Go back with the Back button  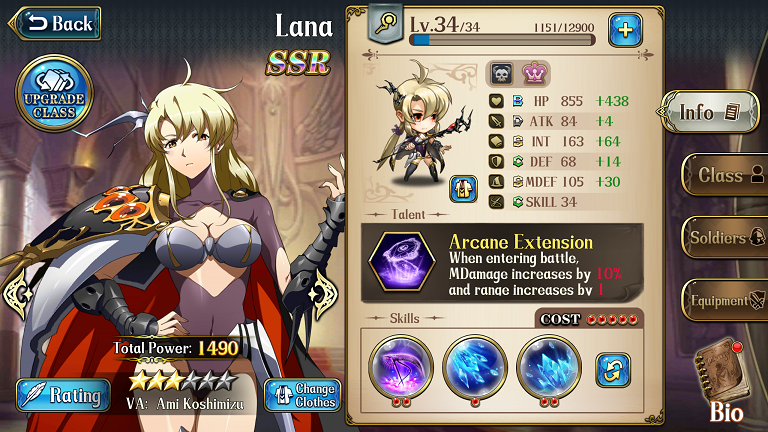click(55, 23)
